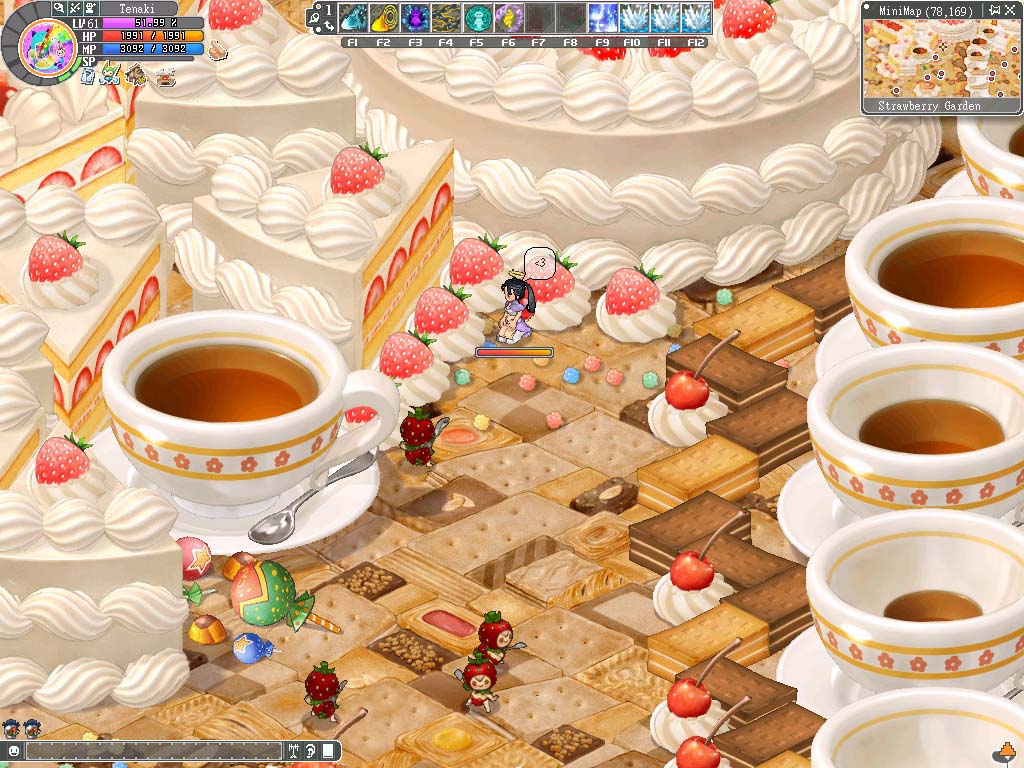Use the yellow spiral skill on F2
Image resolution: width=1024 pixels, height=768 pixels.
pos(384,18)
